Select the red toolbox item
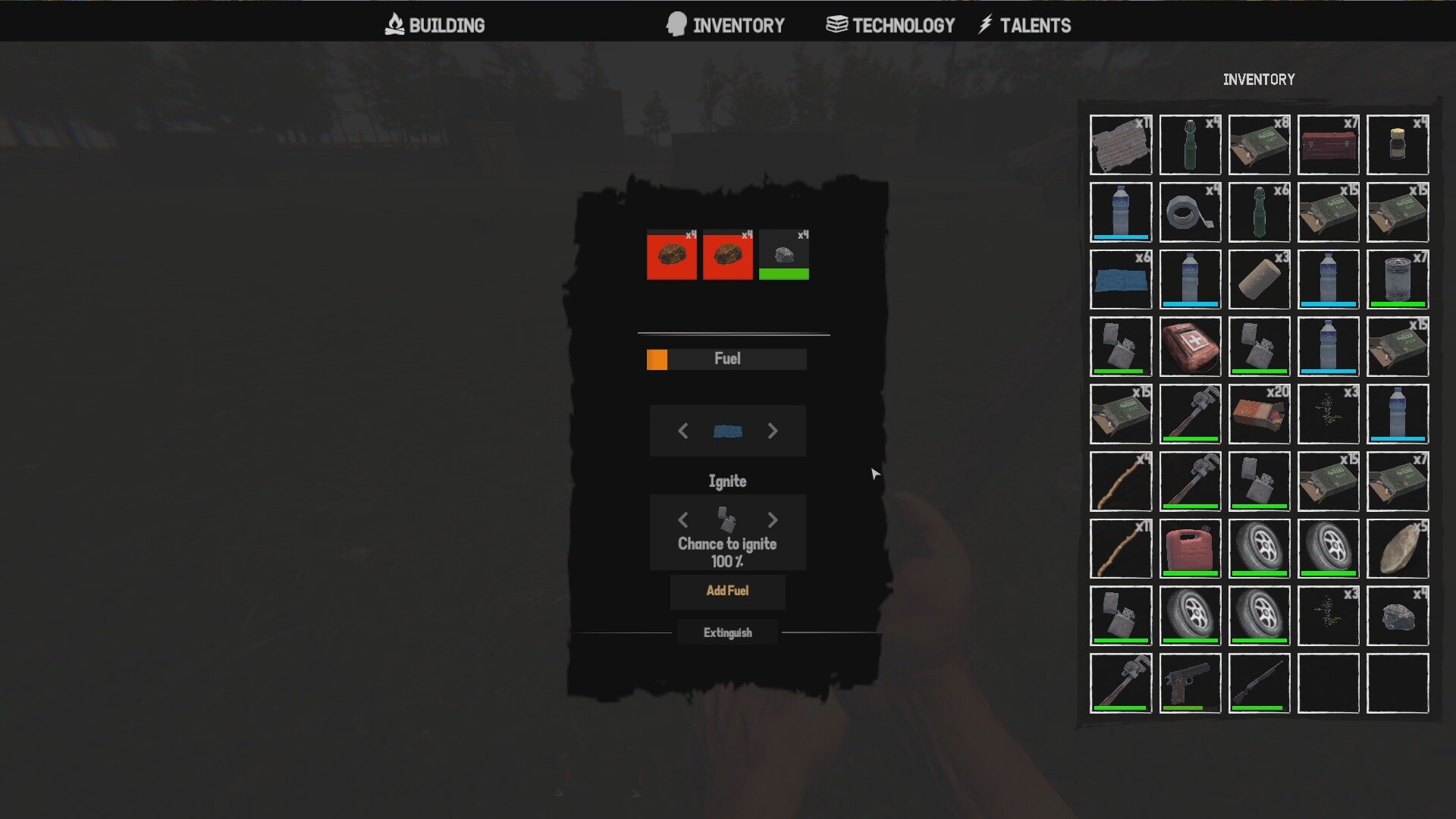Image resolution: width=1456 pixels, height=819 pixels. pos(1329,144)
